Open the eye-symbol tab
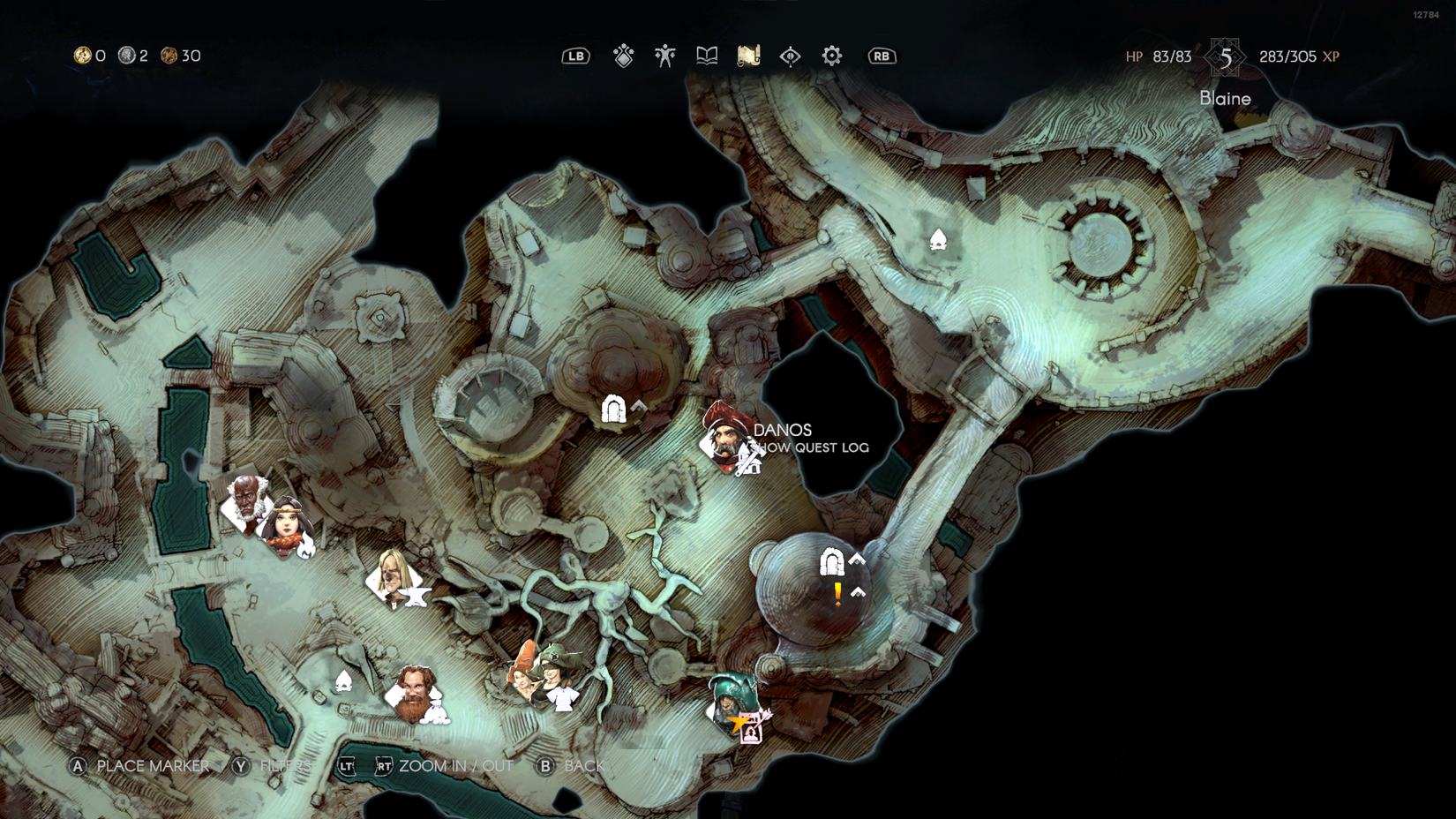This screenshot has height=819, width=1456. (790, 56)
